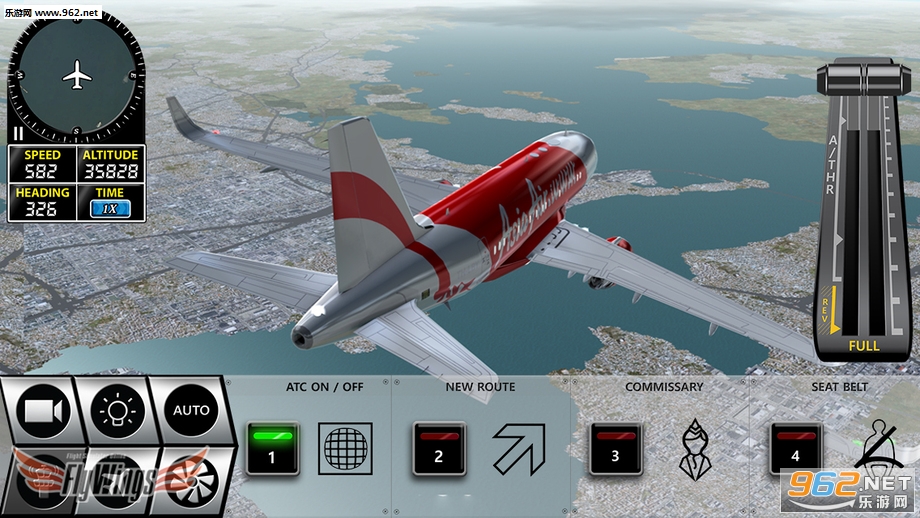920x518 pixels.
Task: Set the throttle lever to FULL
Action: point(864,346)
